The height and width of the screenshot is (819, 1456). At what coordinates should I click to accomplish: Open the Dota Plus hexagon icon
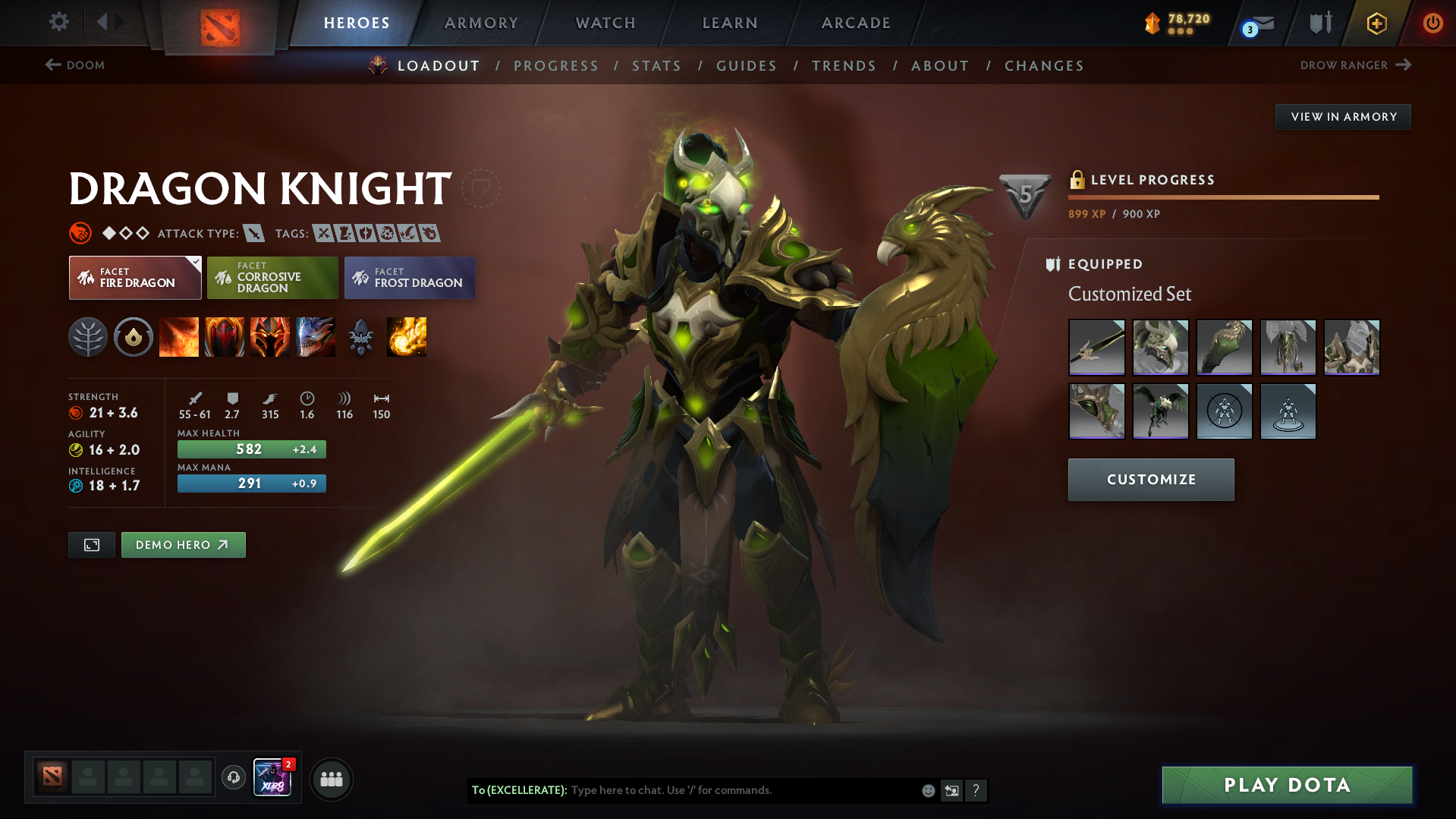click(x=1376, y=23)
